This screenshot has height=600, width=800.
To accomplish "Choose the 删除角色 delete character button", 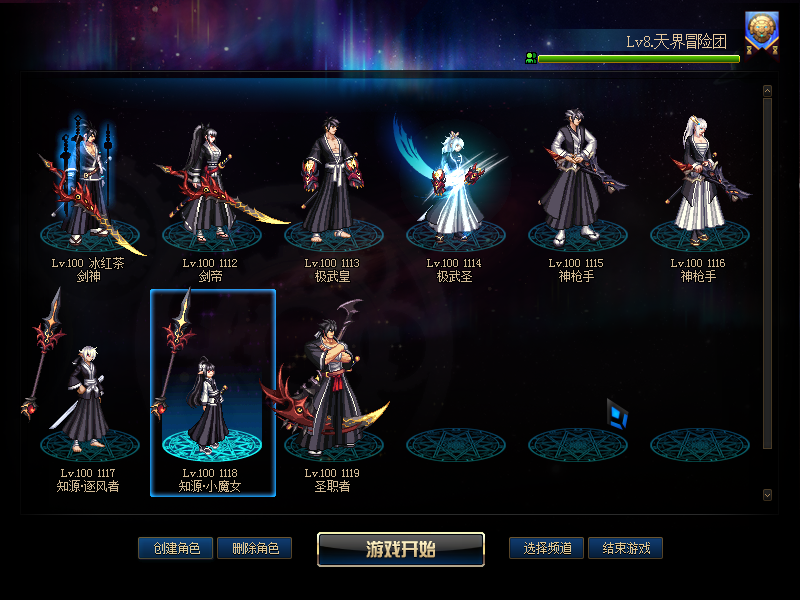I will pyautogui.click(x=254, y=548).
